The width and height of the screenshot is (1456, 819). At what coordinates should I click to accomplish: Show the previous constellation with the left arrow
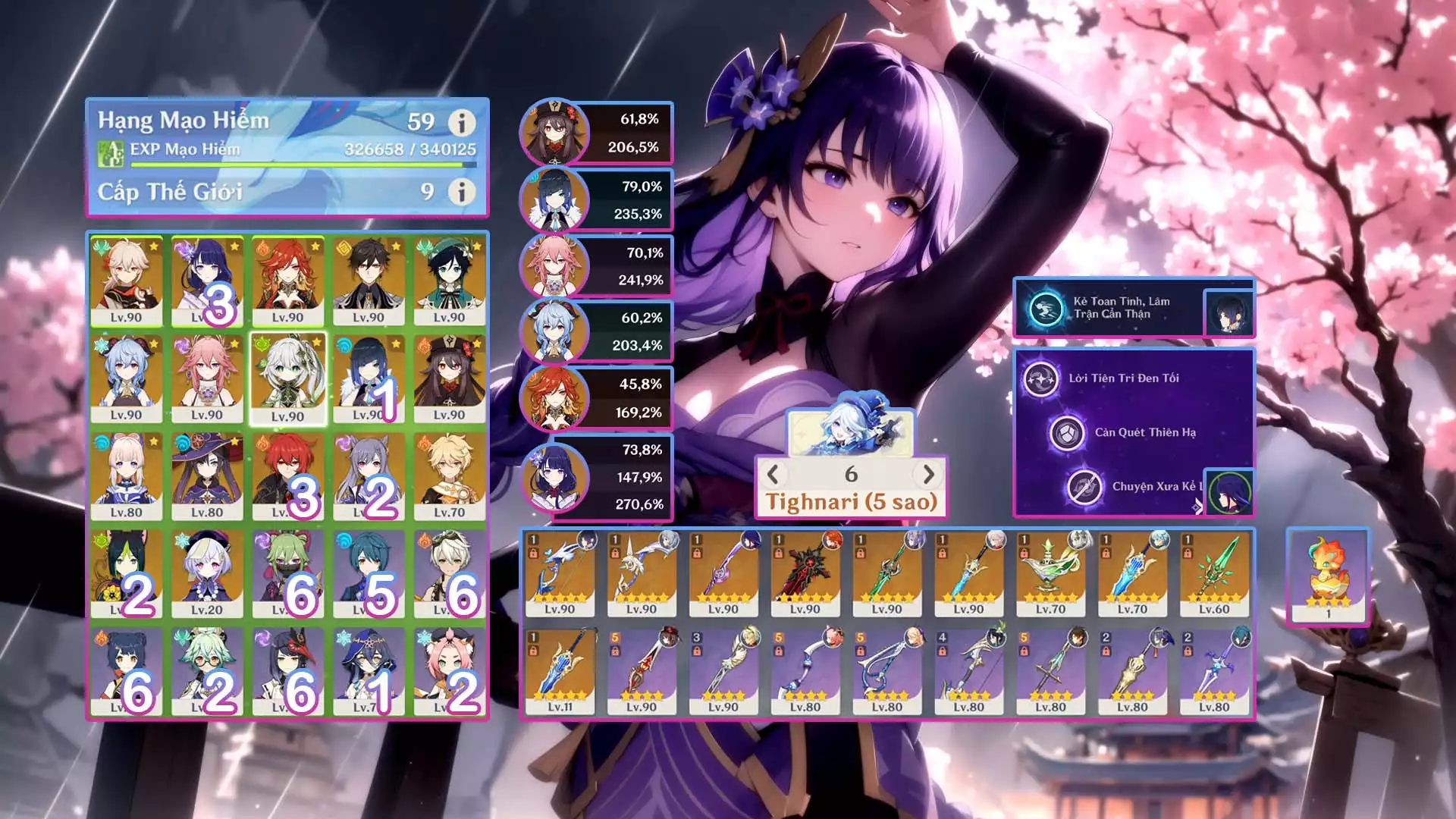[x=773, y=475]
